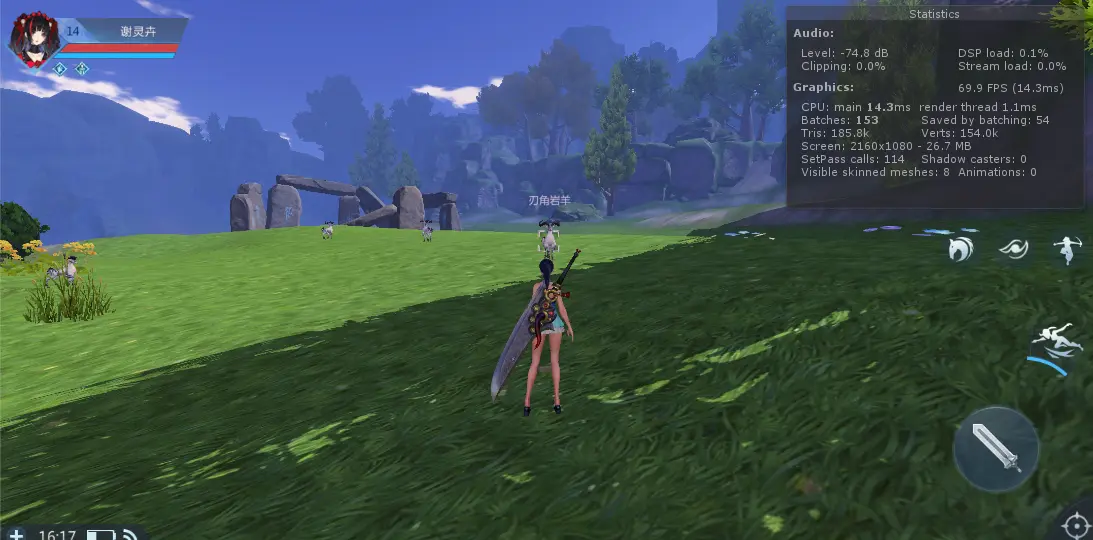Expand the plus button beside the clock

click(x=16, y=535)
